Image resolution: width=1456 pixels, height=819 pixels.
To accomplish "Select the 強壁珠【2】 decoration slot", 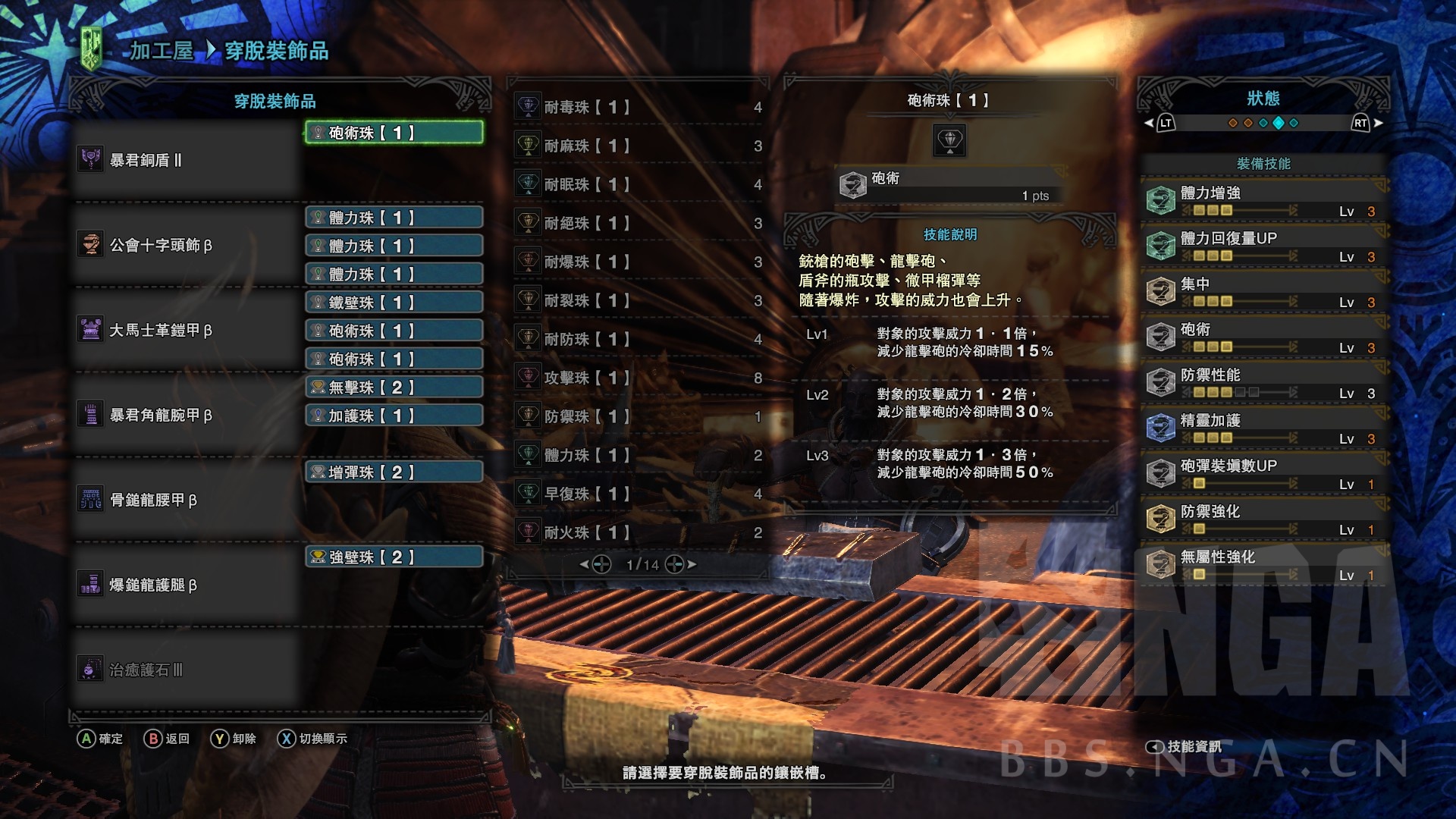I will pos(394,557).
